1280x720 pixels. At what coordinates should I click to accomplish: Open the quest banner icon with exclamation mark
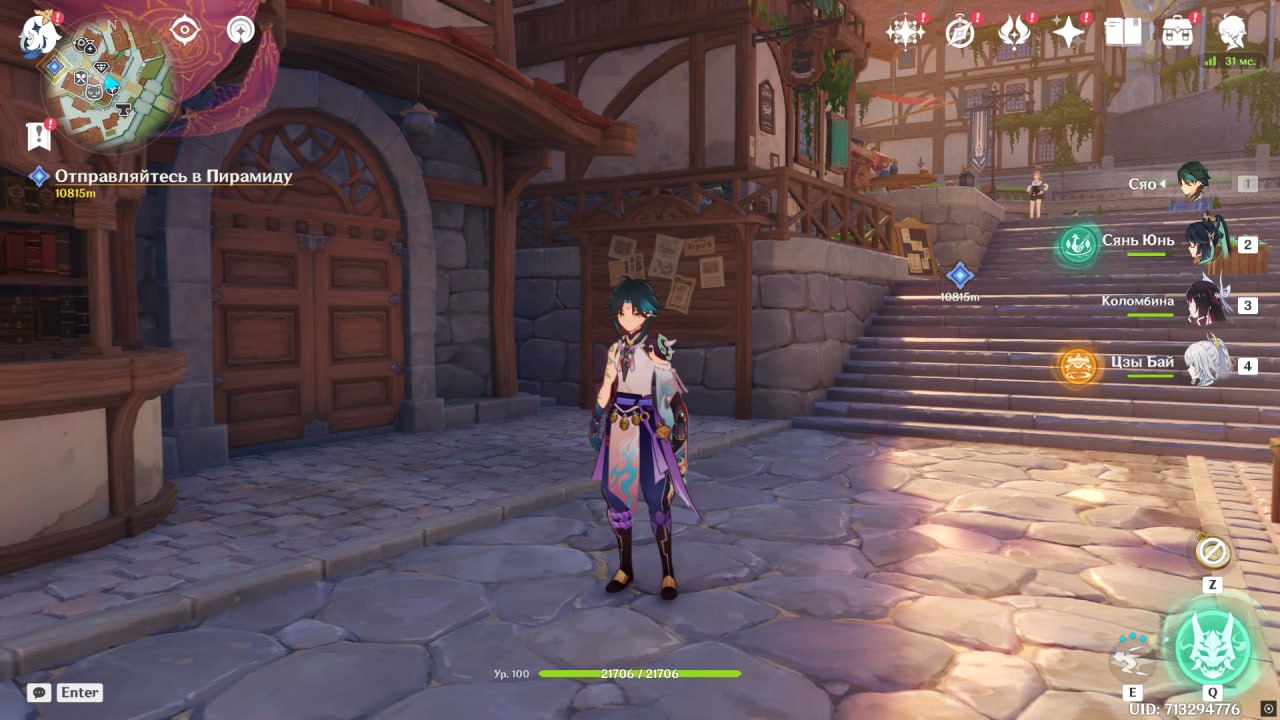[x=39, y=135]
